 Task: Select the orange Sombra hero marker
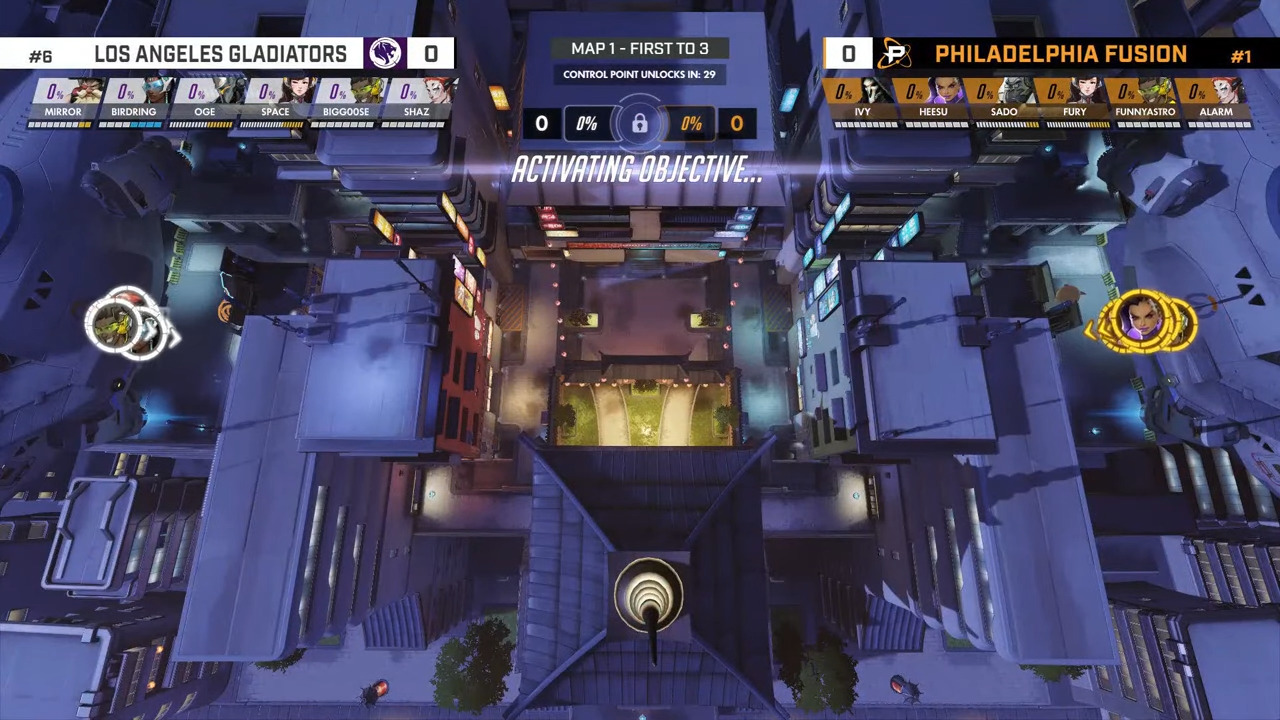pos(1139,320)
